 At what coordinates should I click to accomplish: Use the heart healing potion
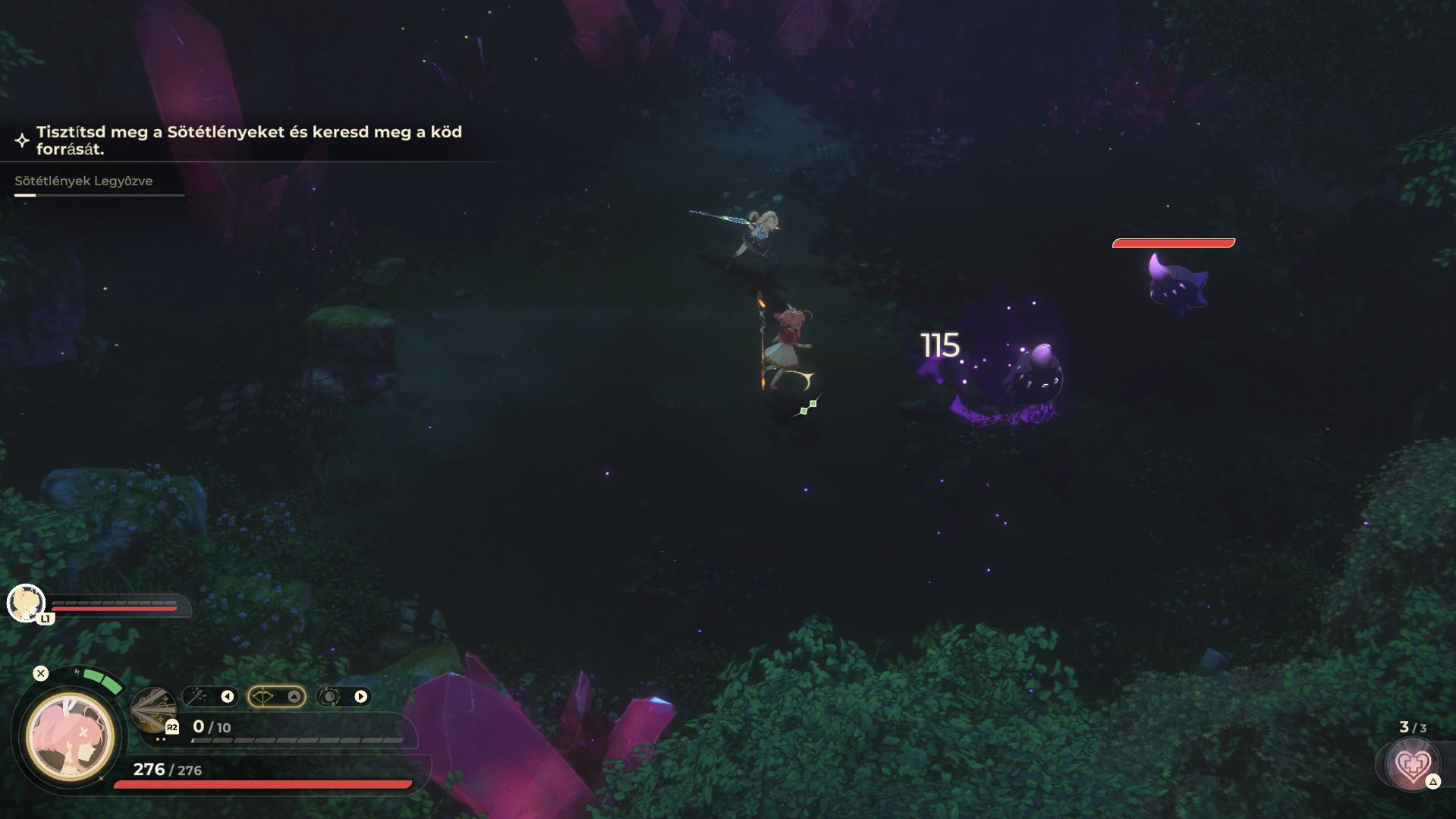pos(1411,765)
